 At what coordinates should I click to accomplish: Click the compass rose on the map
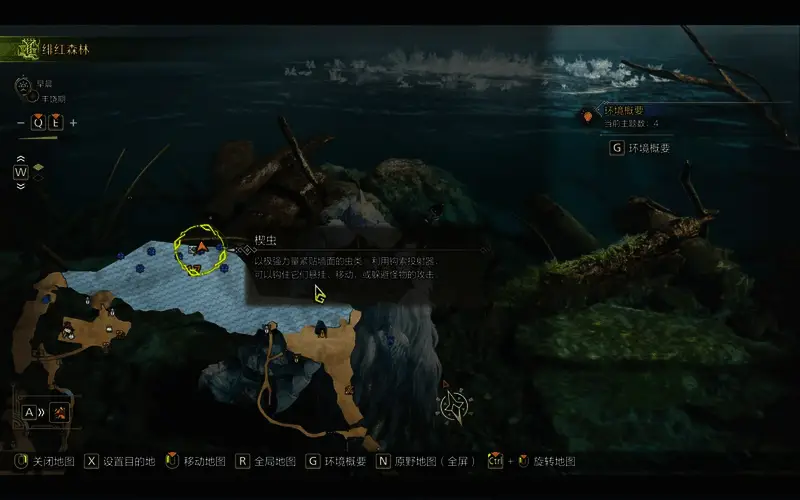(456, 404)
